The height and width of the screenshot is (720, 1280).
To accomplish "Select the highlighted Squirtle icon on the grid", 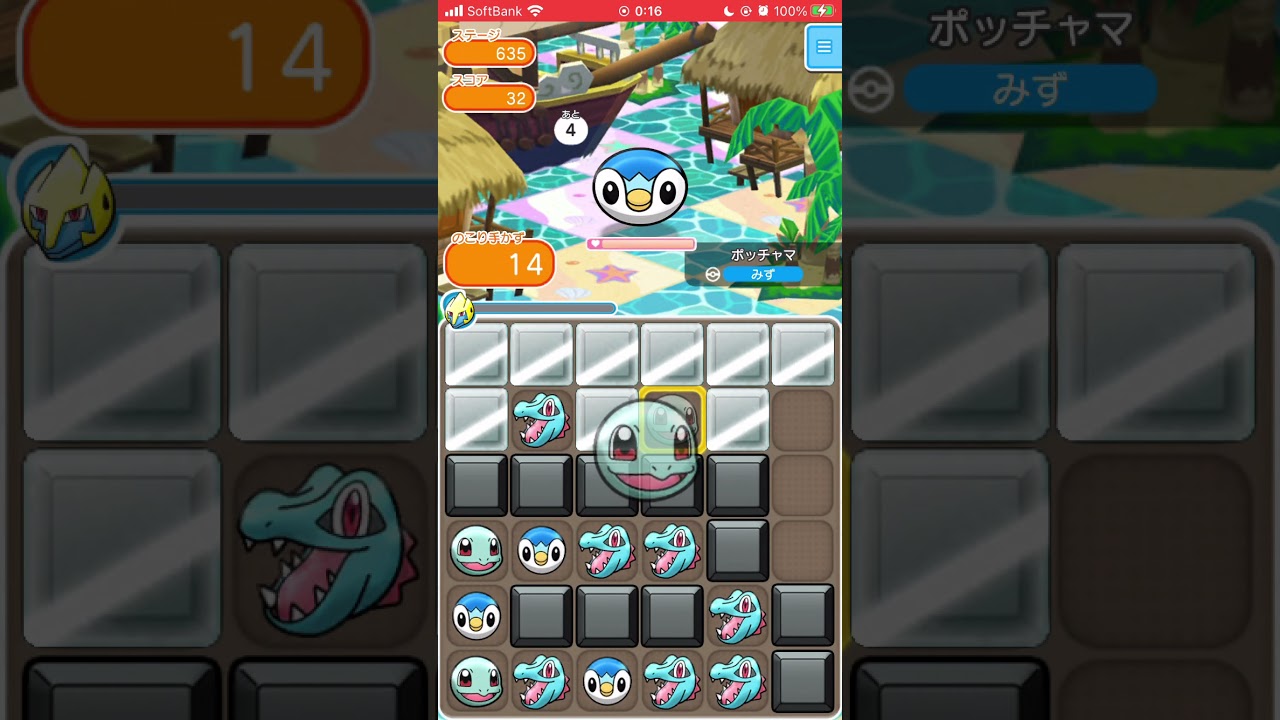I will tap(672, 420).
